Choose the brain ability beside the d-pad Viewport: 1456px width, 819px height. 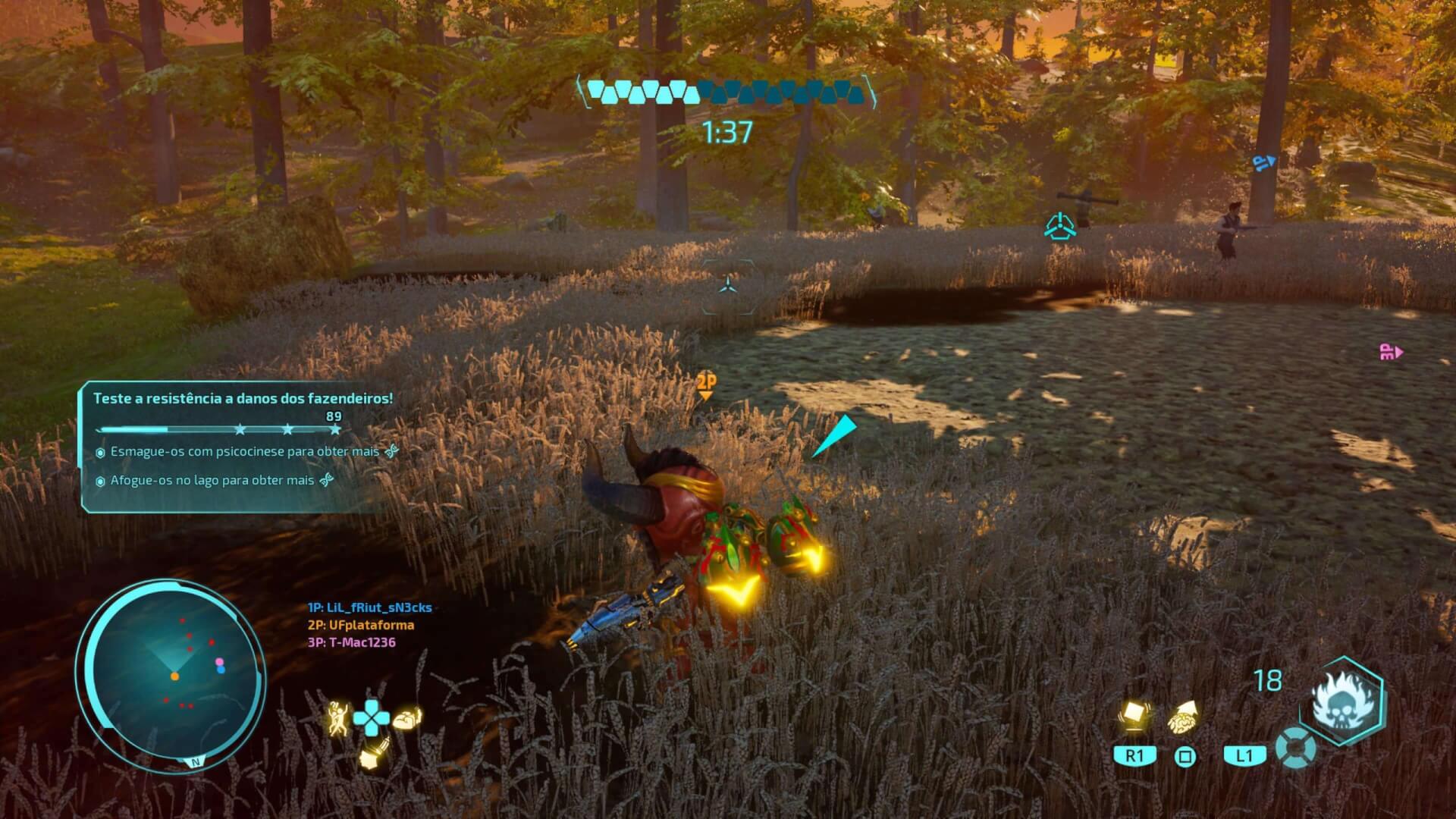pyautogui.click(x=407, y=717)
